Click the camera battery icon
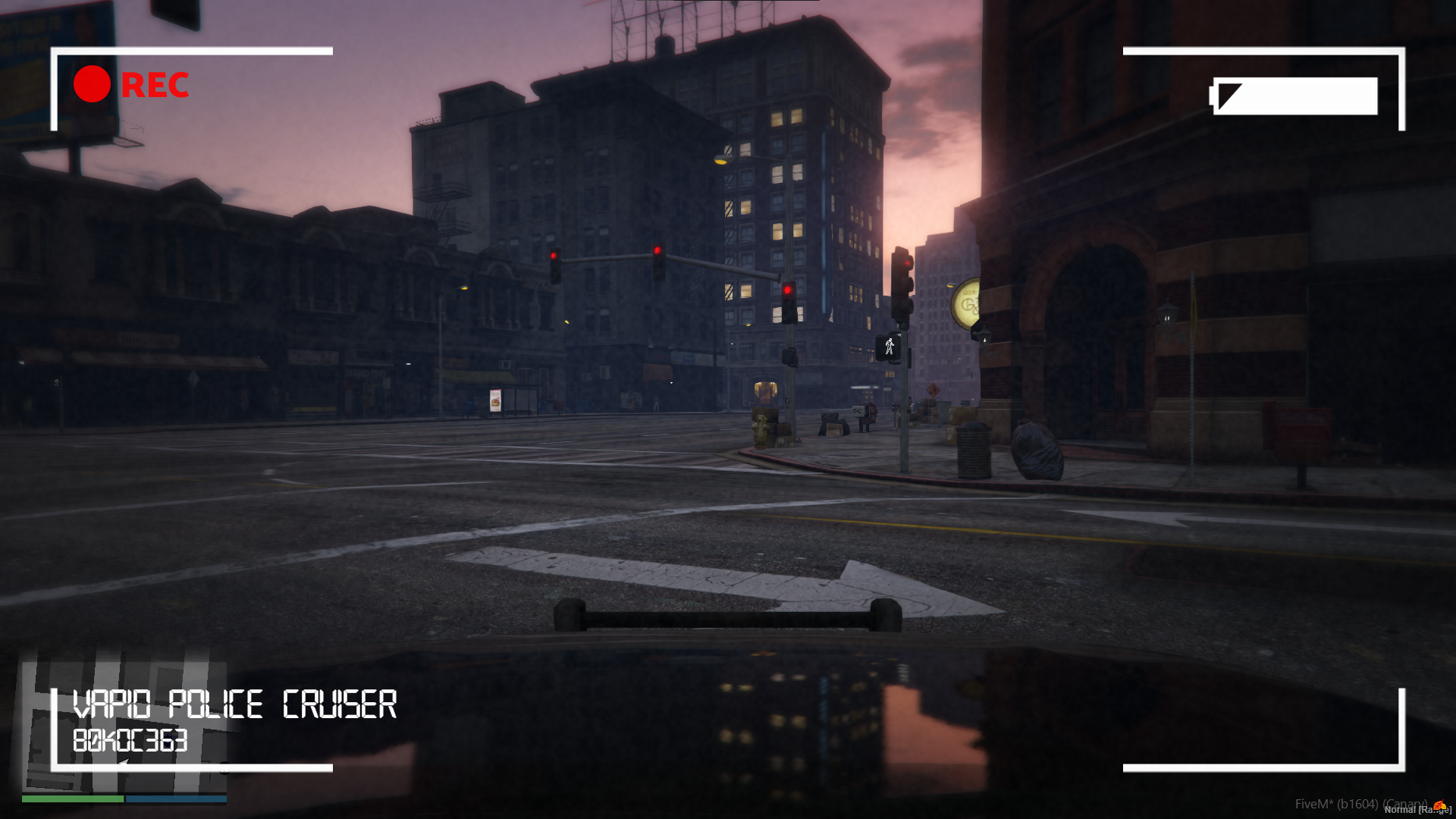 pyautogui.click(x=1294, y=96)
